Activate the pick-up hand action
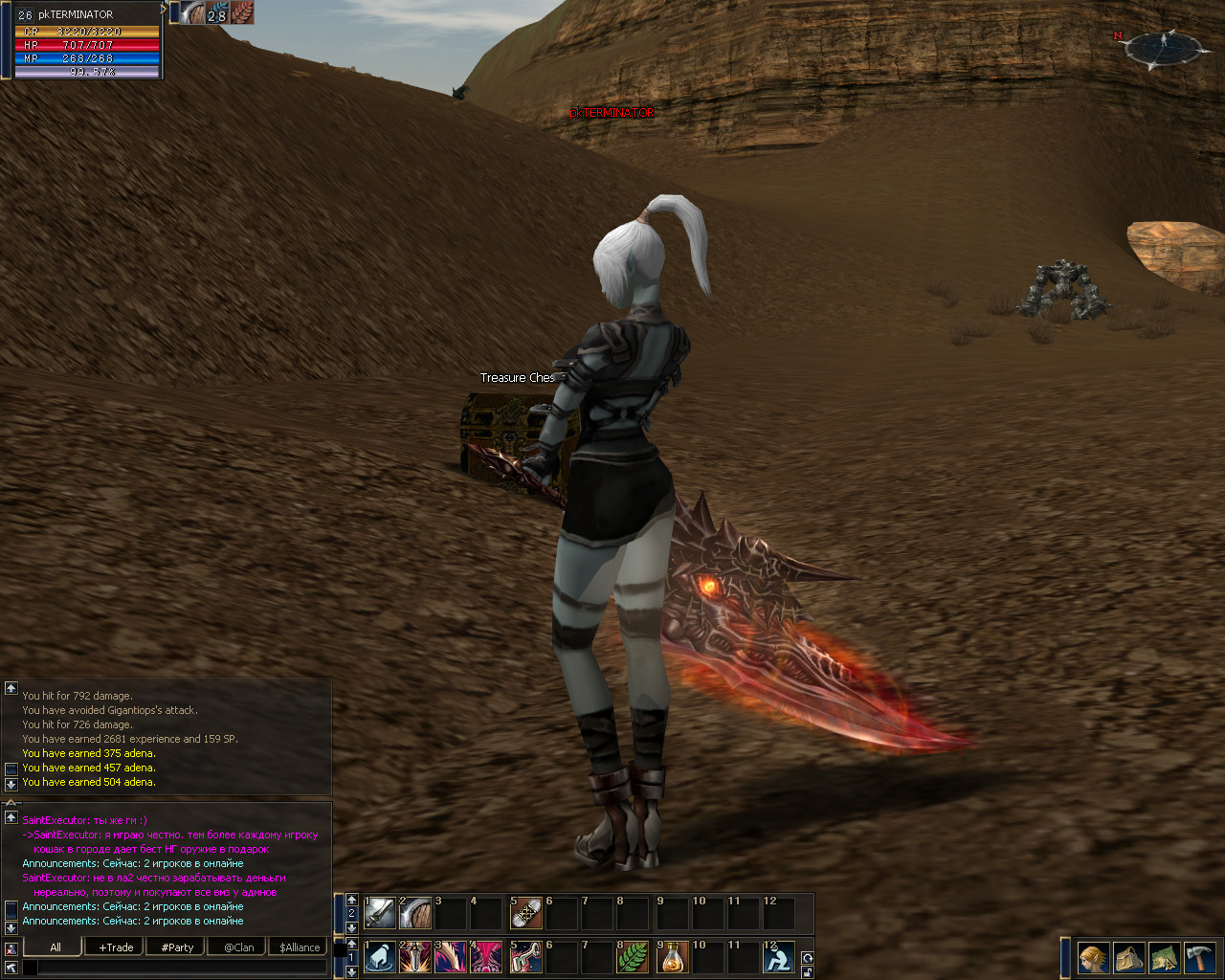Viewport: 1225px width, 980px height. coord(380,957)
